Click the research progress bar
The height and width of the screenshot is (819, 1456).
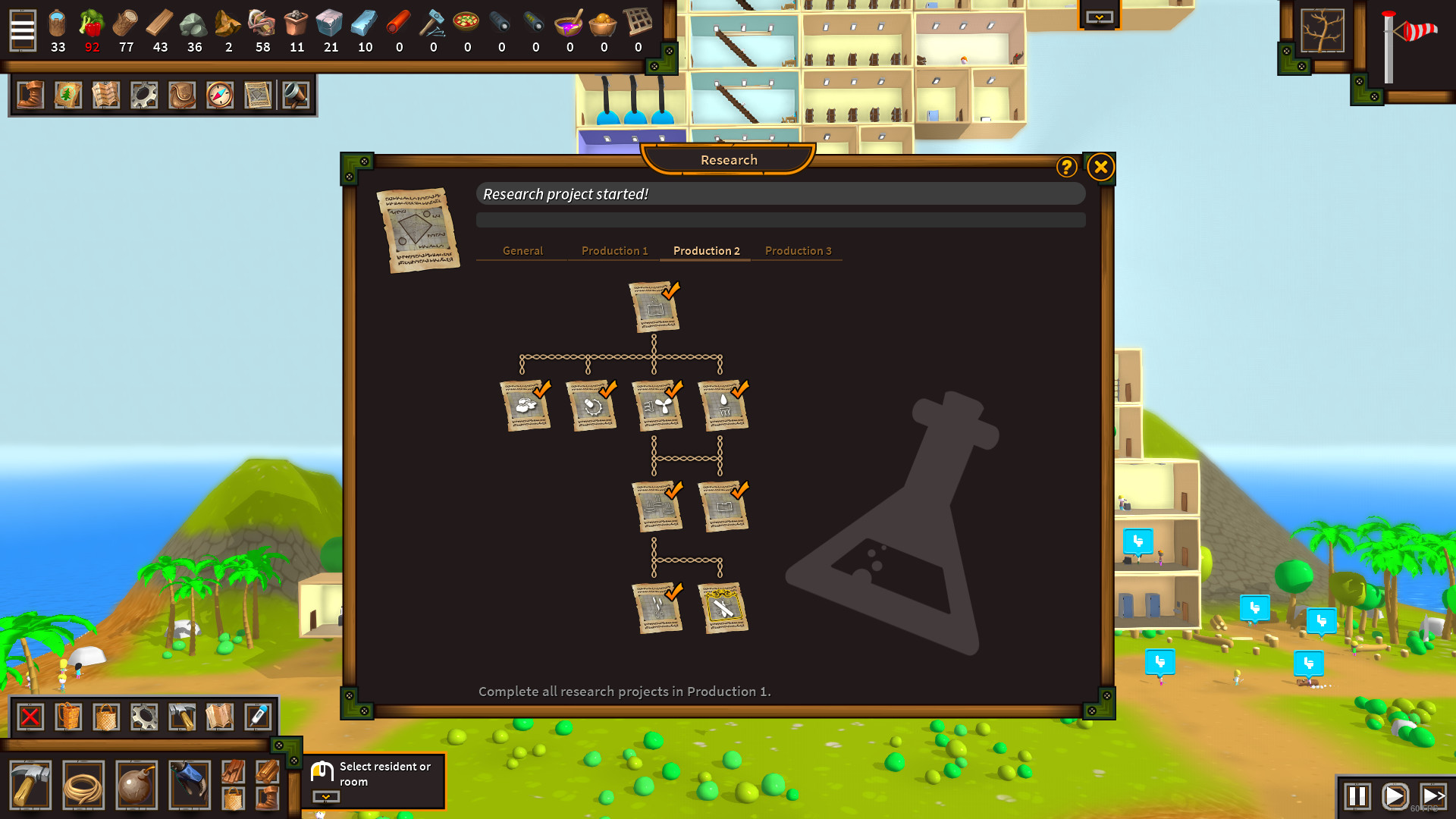[780, 220]
